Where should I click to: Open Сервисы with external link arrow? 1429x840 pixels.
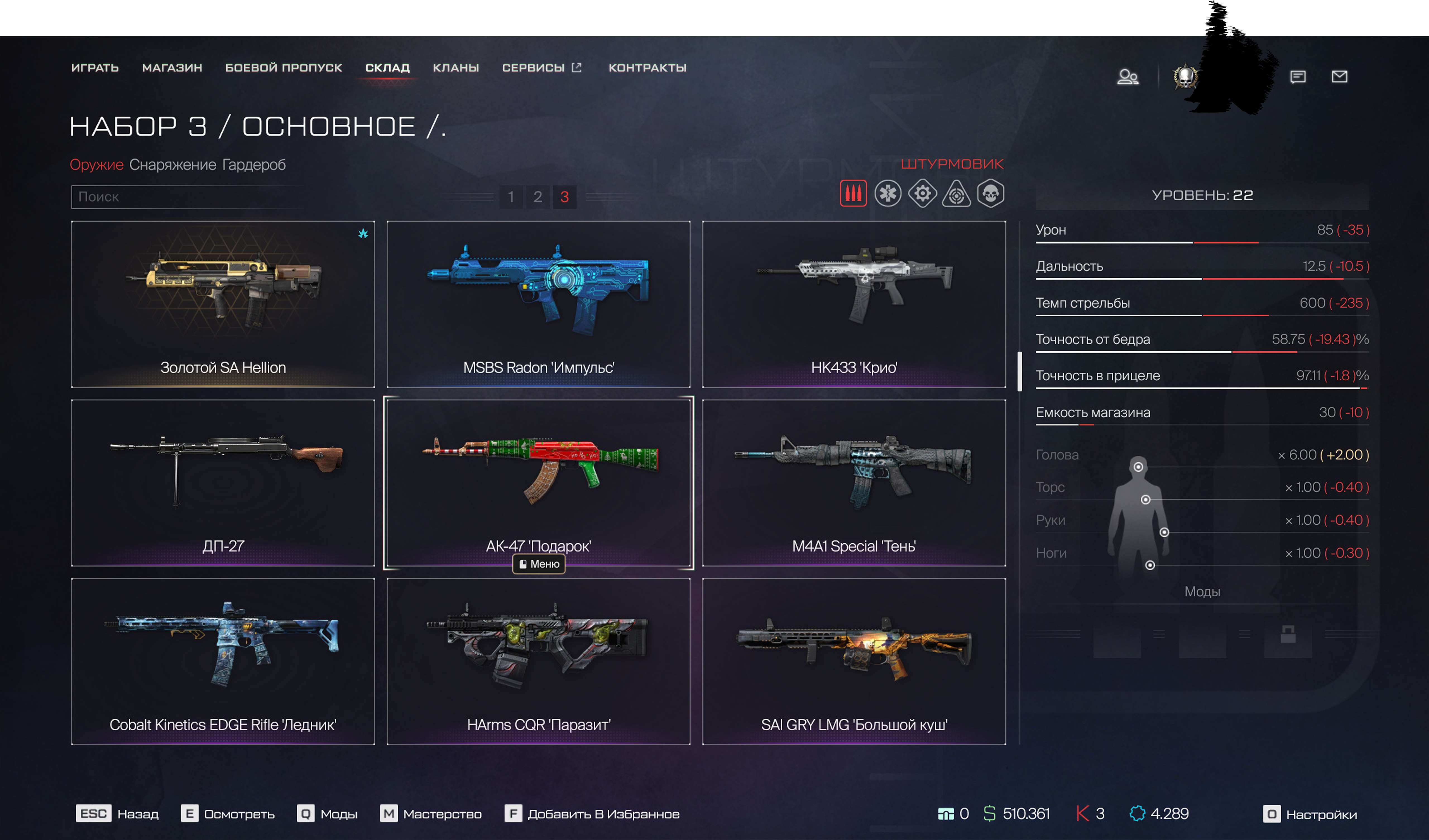[x=536, y=68]
